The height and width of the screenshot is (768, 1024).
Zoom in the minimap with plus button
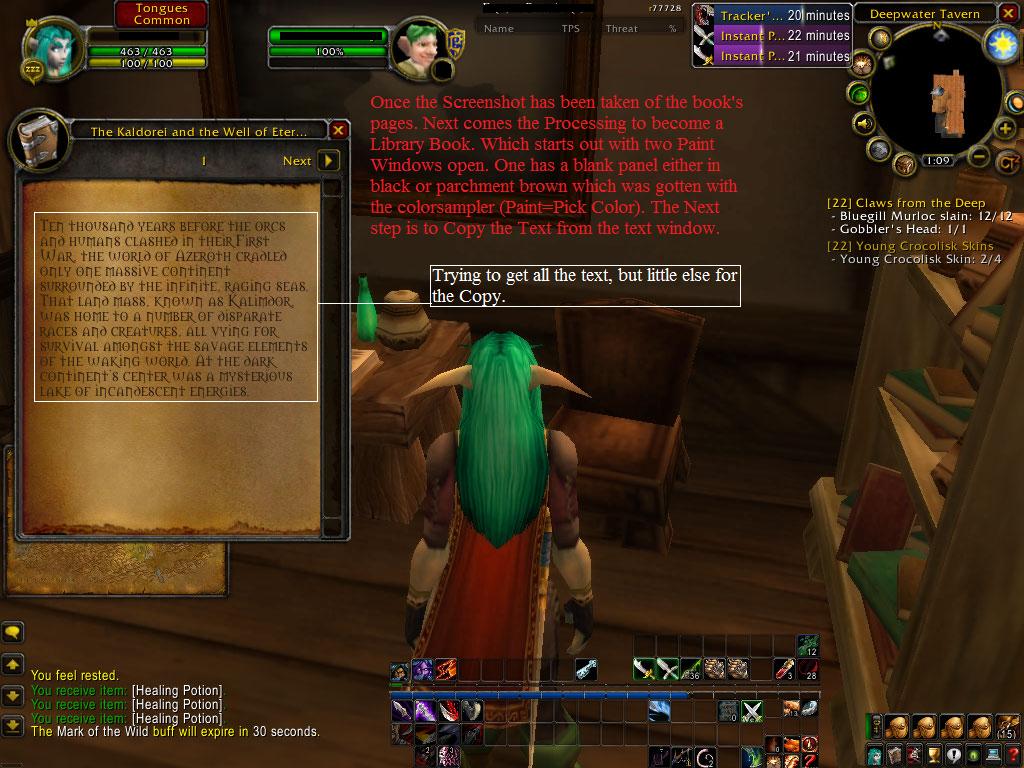tap(1005, 130)
